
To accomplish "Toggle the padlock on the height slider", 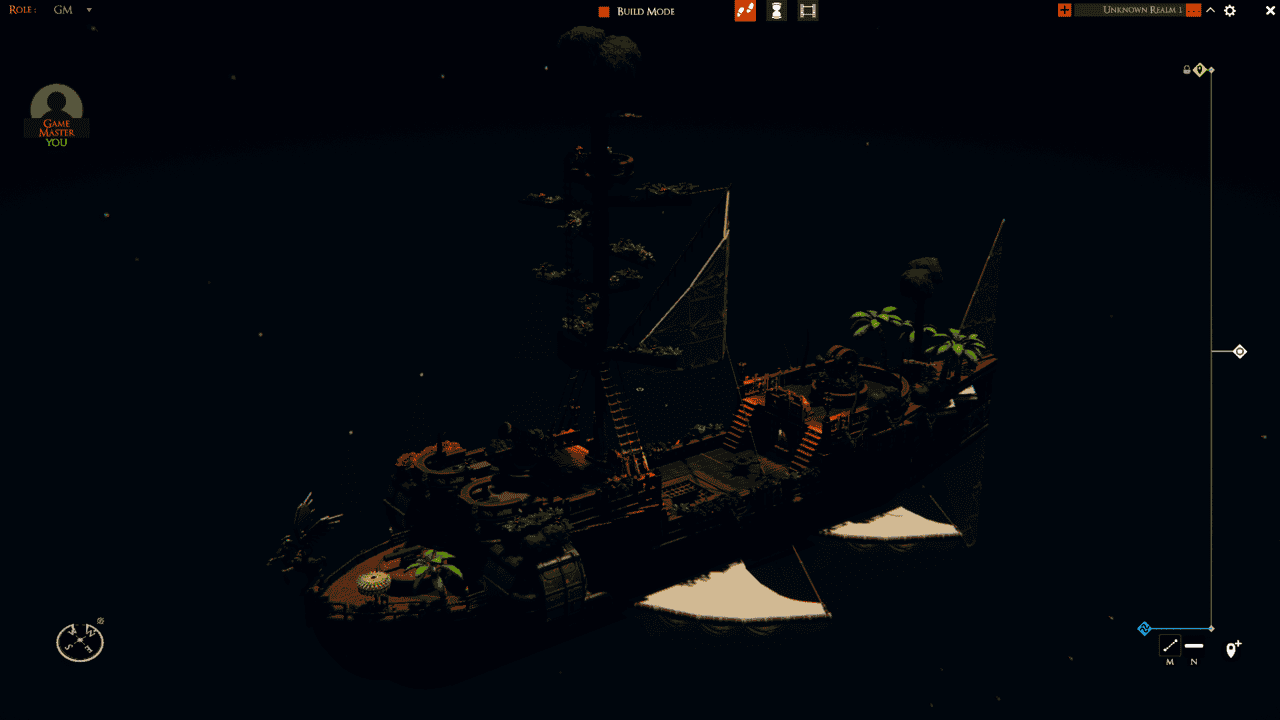I will click(x=1187, y=70).
